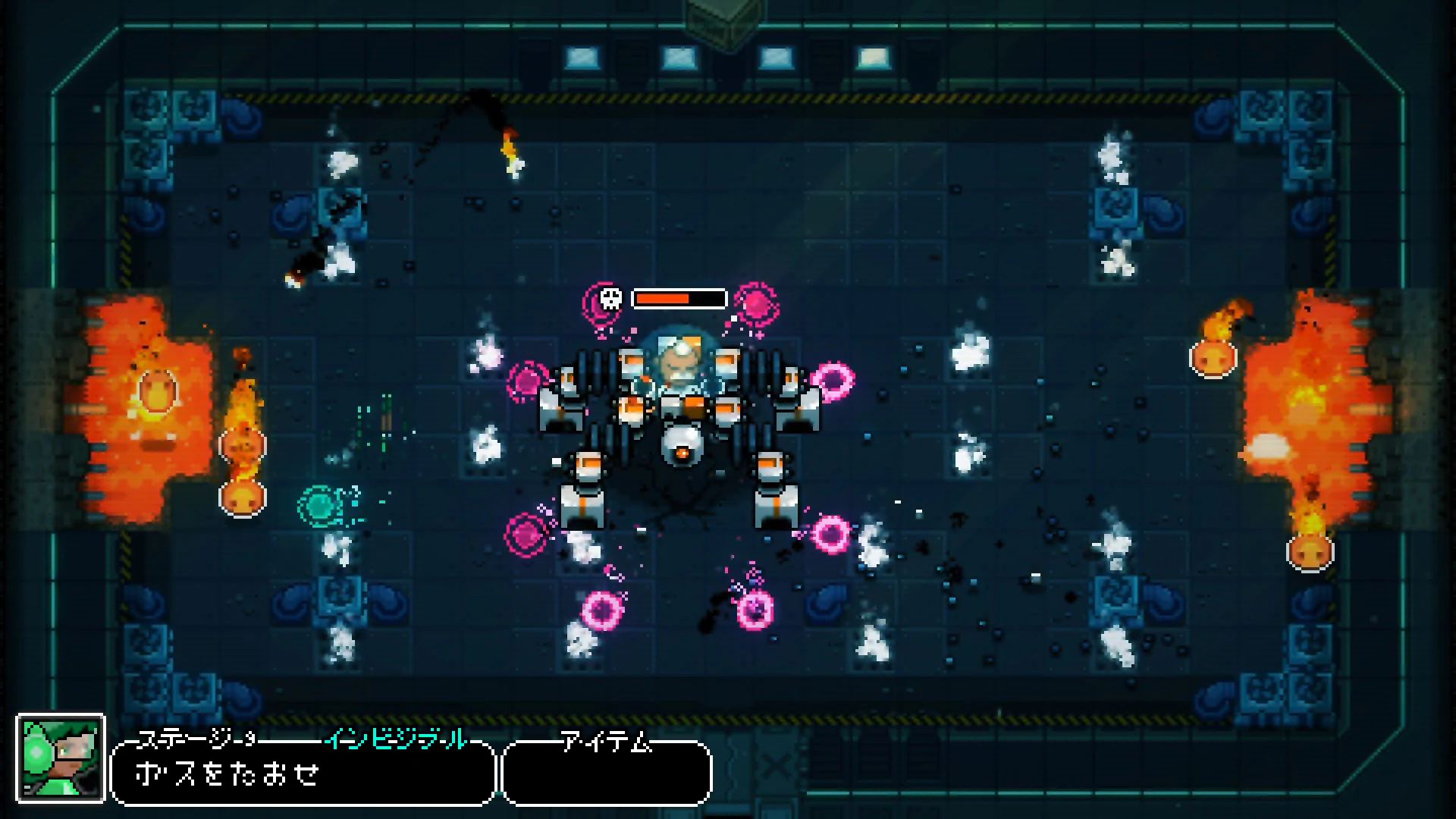Click the teal energy orb on the left
This screenshot has height=819, width=1456.
(x=322, y=503)
